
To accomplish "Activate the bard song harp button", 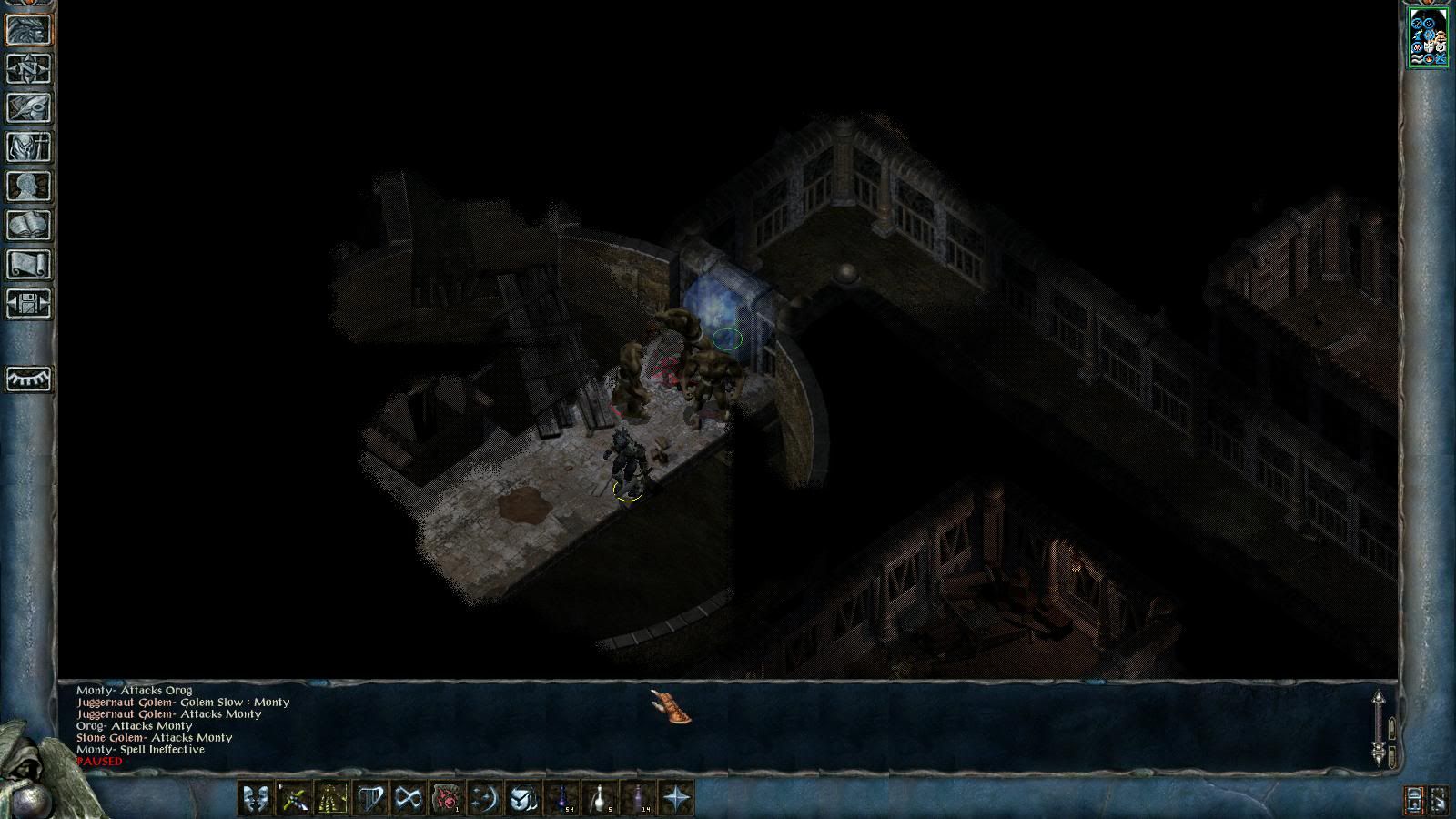I will (x=370, y=798).
